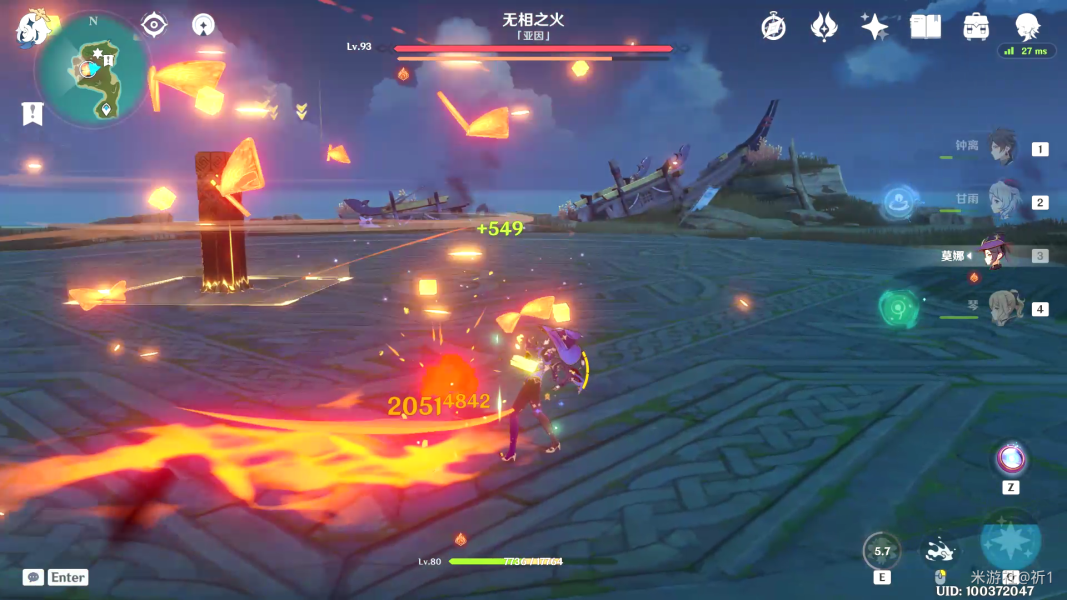The image size is (1067, 600).
Task: Open the character profile head icon
Action: [x=1027, y=27]
